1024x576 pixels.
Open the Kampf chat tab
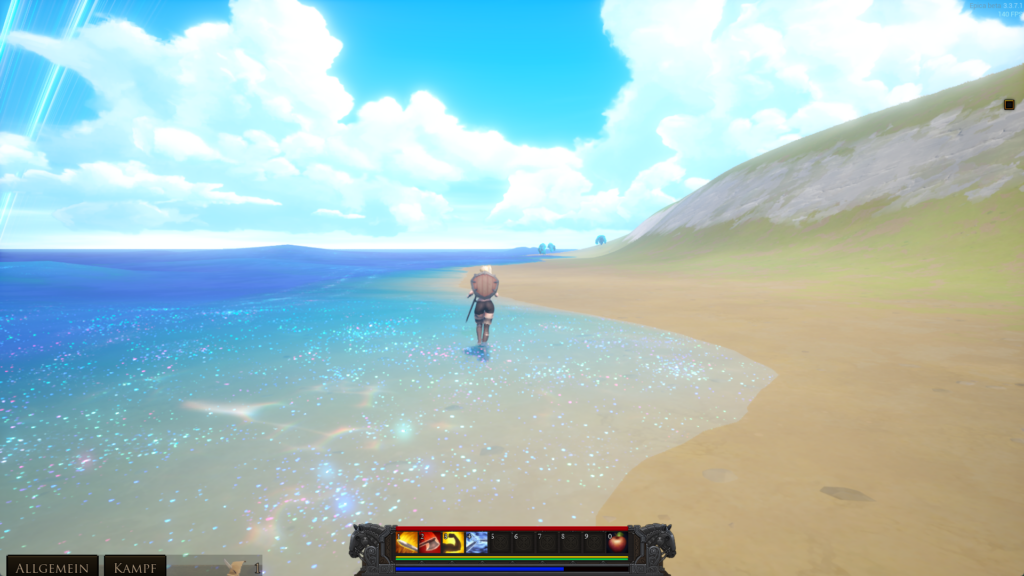pyautogui.click(x=135, y=567)
